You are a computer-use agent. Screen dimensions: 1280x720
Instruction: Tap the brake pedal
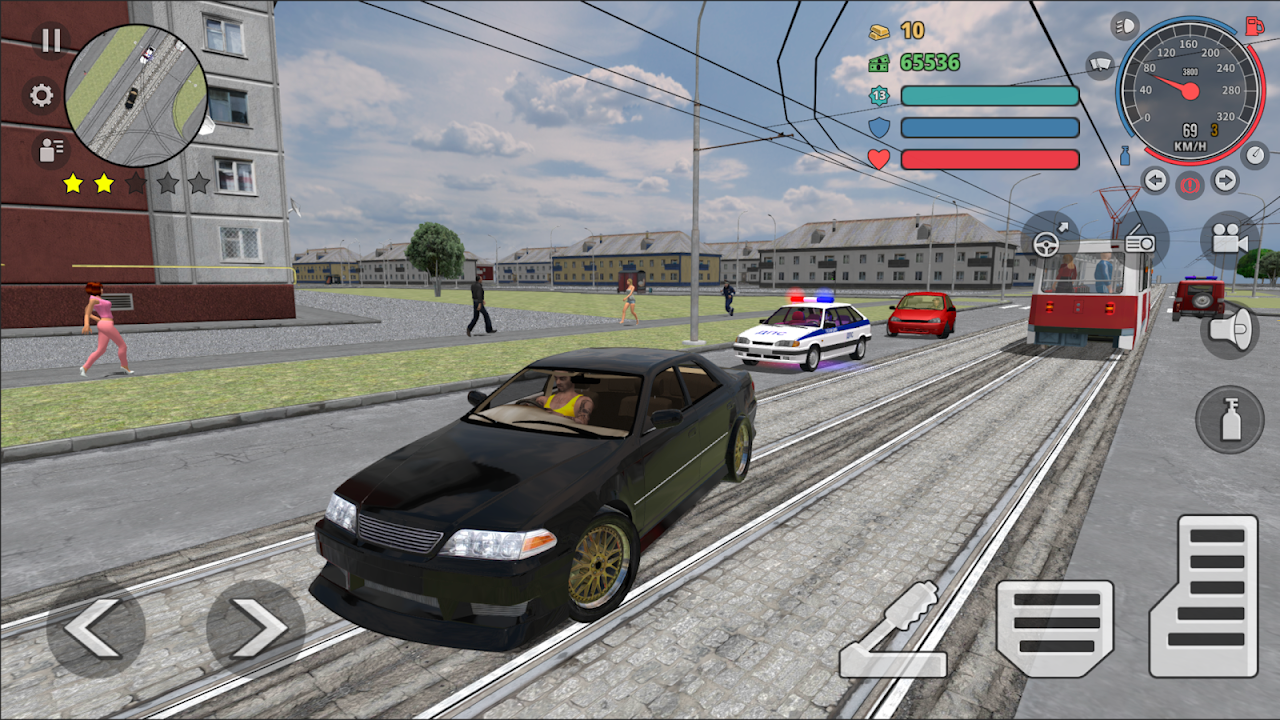1055,629
